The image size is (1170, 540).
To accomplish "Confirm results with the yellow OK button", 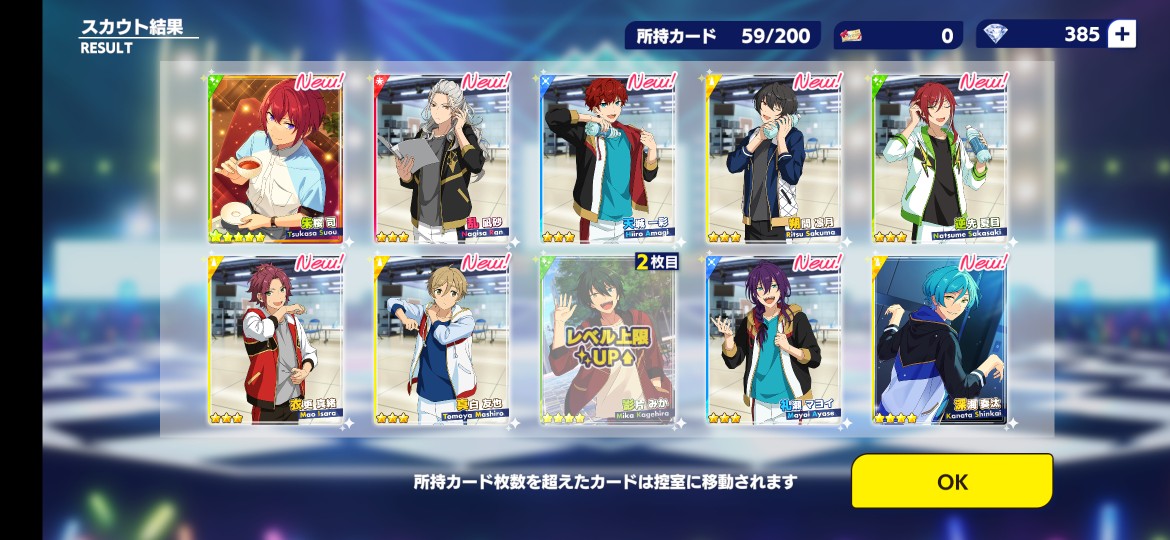I will (951, 481).
